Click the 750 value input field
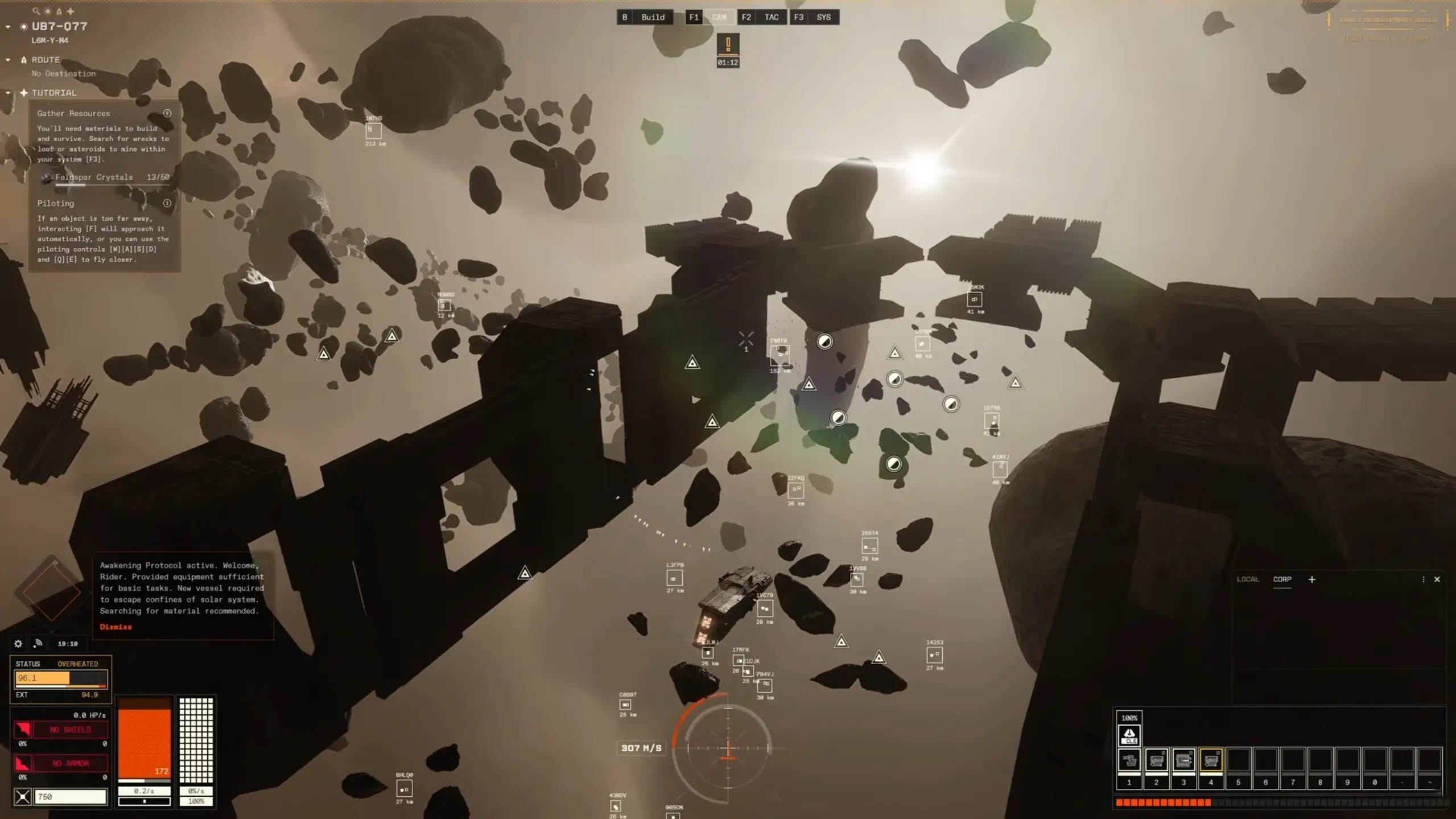Viewport: 1456px width, 819px height. (71, 796)
